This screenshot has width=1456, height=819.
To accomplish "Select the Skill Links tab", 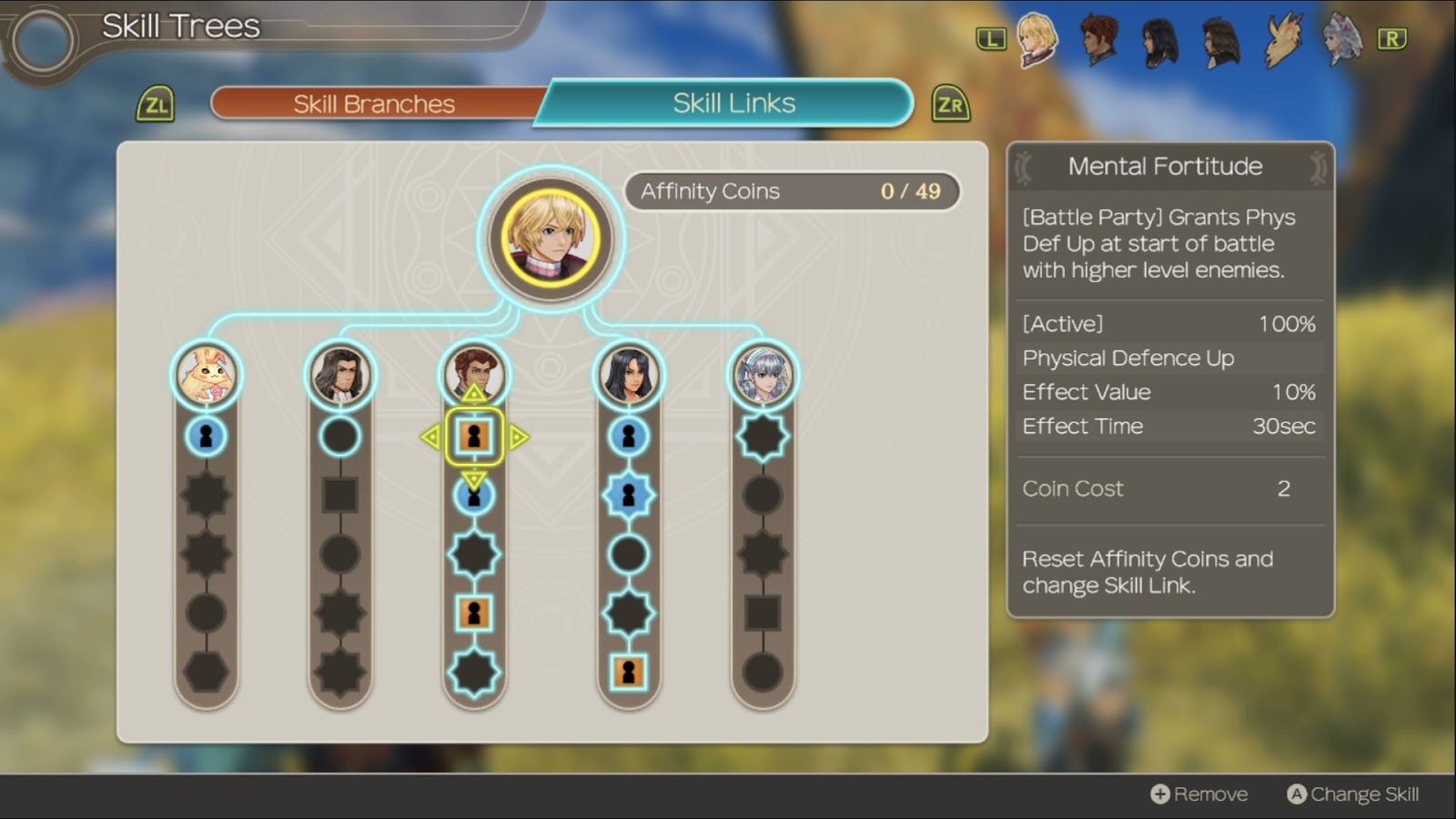I will [x=733, y=103].
